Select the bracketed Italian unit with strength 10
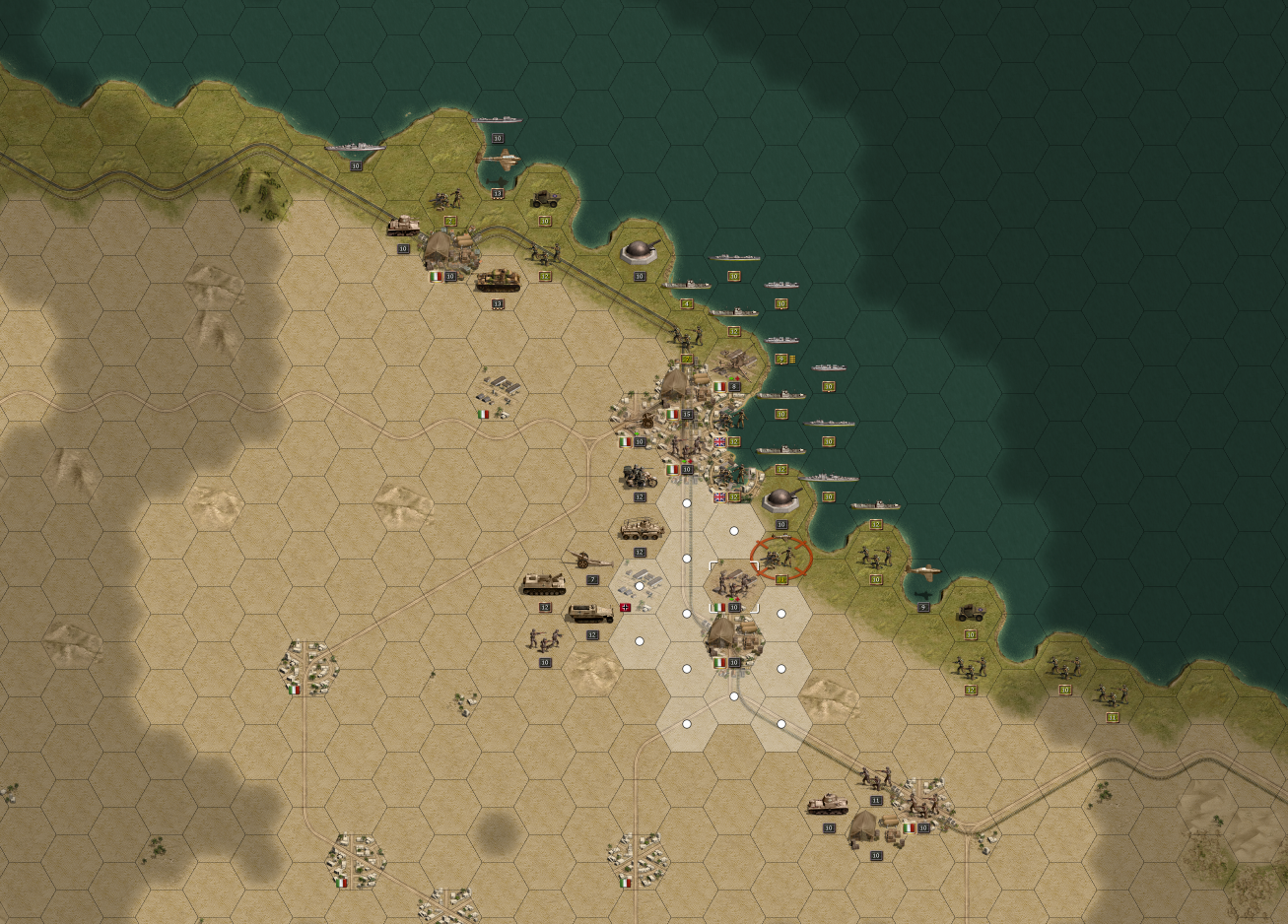1288x924 pixels. [733, 585]
